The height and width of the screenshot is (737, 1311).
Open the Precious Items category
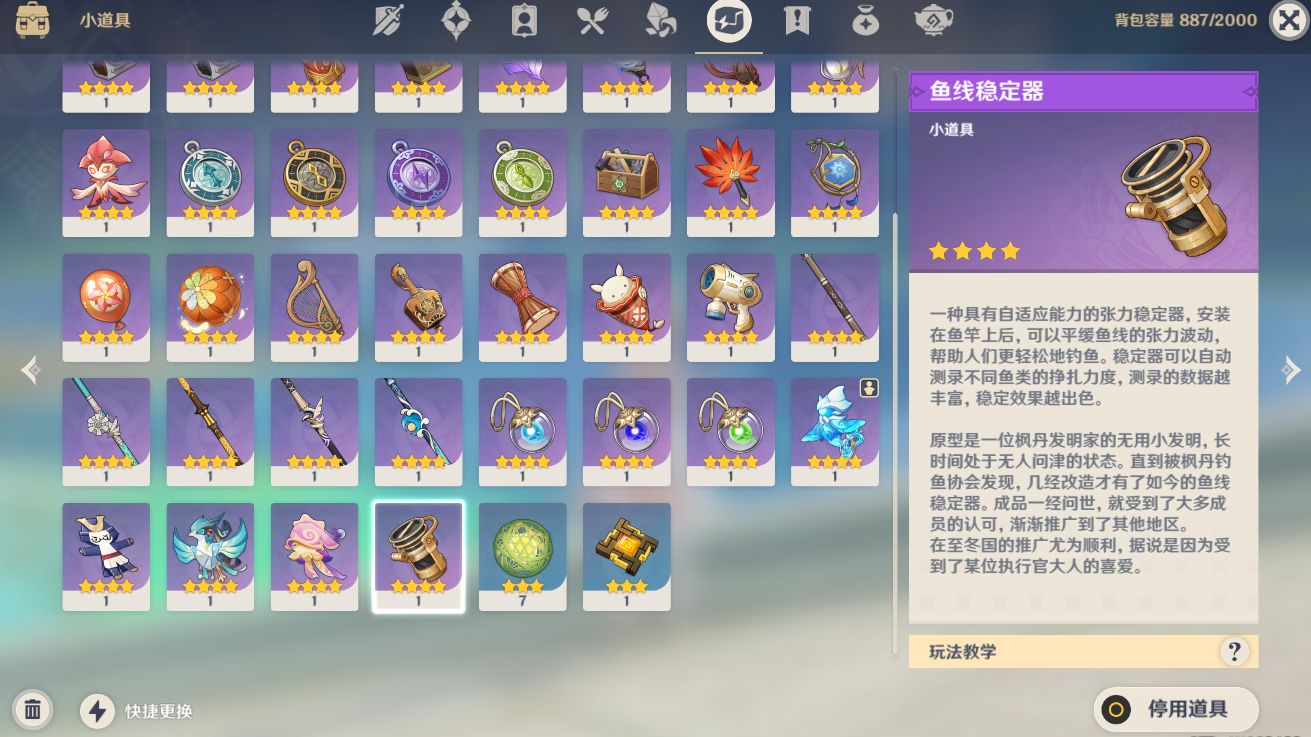point(865,22)
